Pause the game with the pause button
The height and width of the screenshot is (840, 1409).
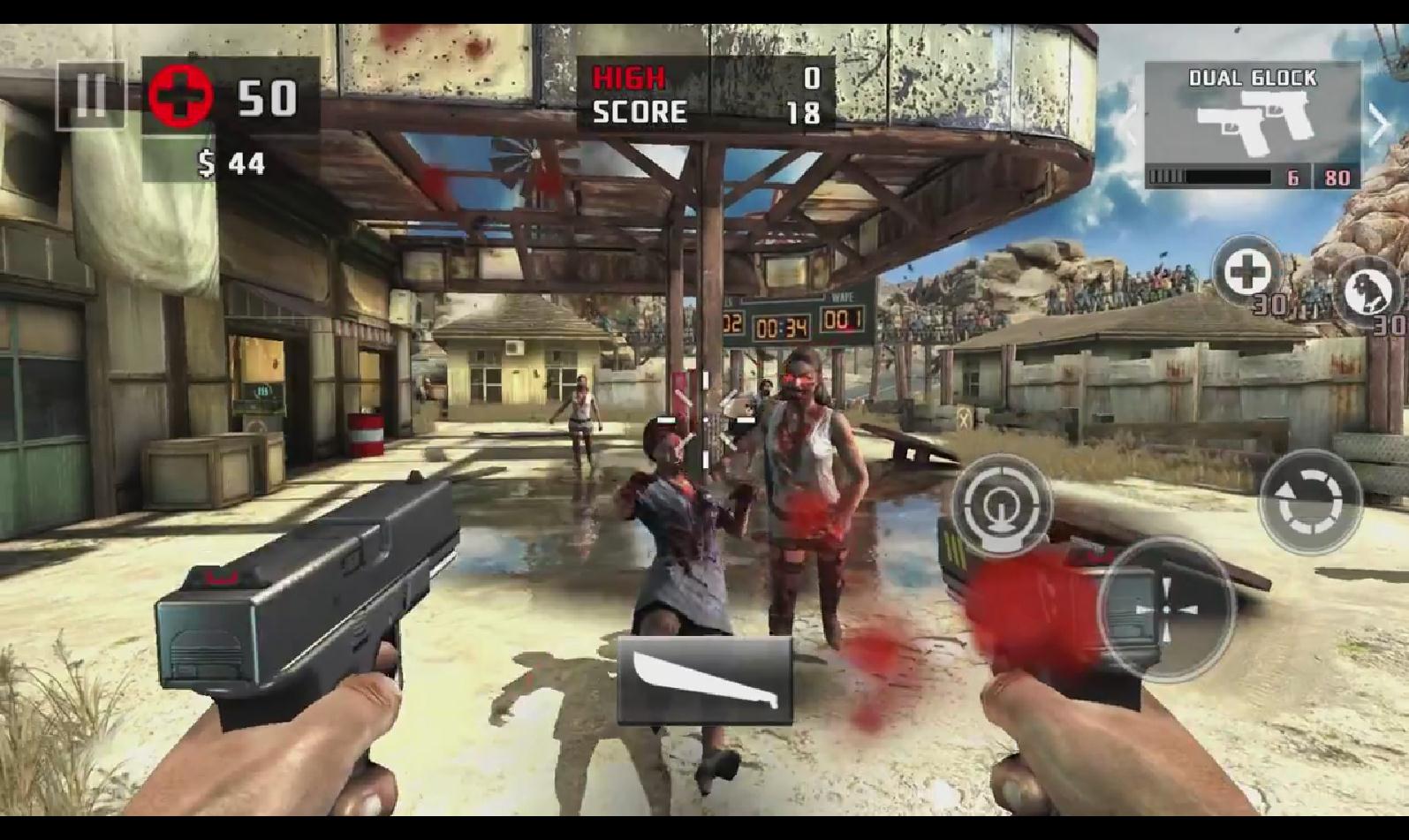(x=90, y=95)
